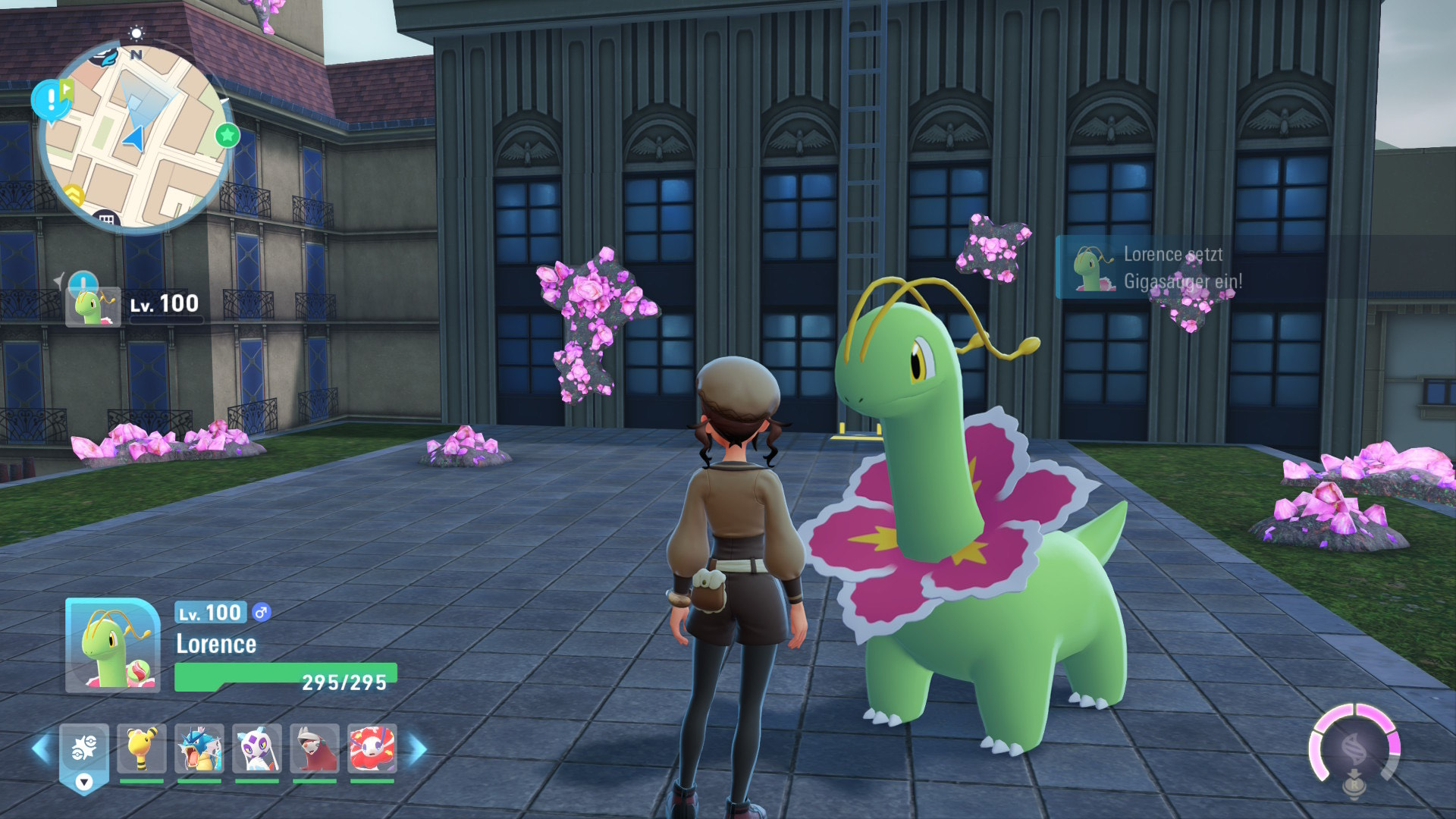Image resolution: width=1456 pixels, height=819 pixels.
Task: Open the circular city minimap
Action: tap(135, 136)
